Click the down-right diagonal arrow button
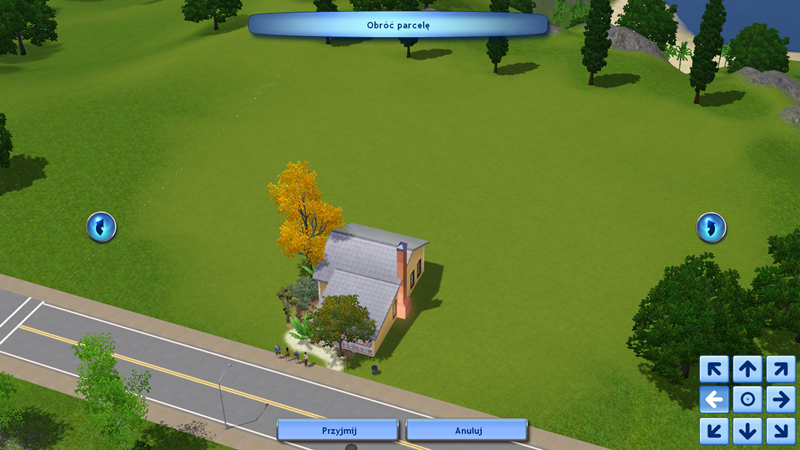 tap(780, 431)
